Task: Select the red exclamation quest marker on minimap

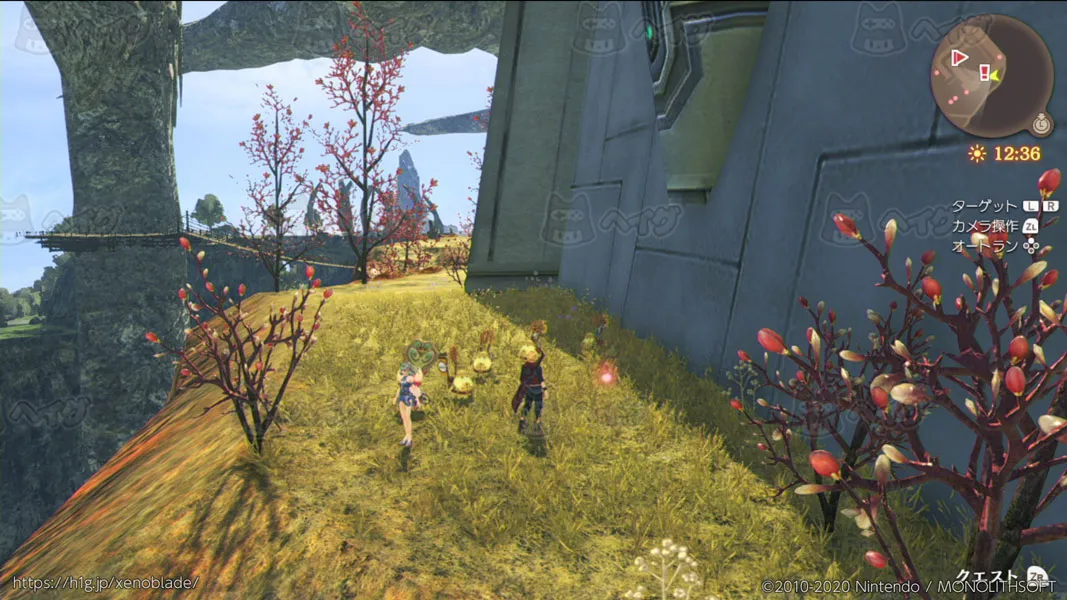Action: coord(985,72)
